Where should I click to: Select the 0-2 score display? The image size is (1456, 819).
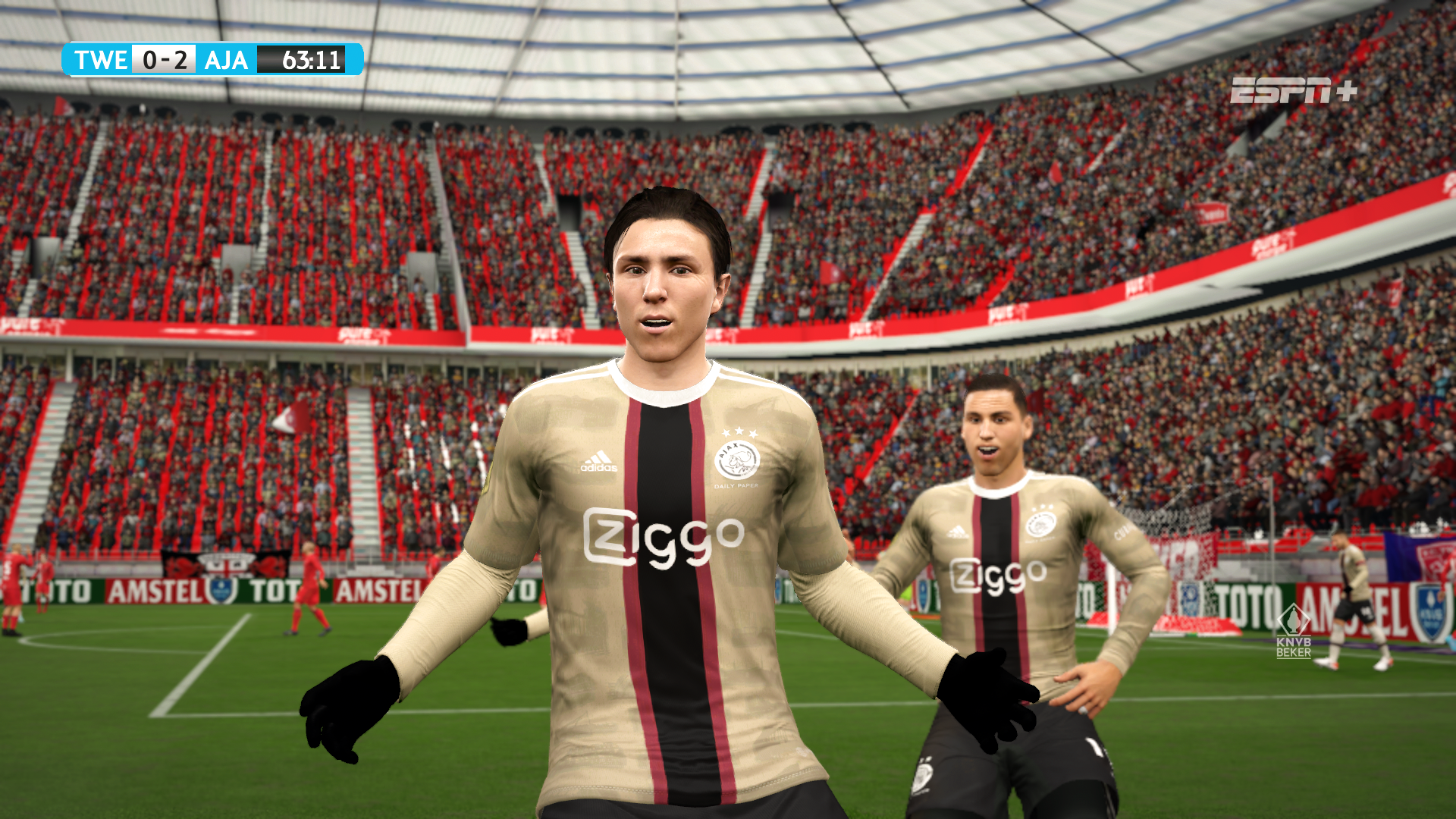click(x=163, y=61)
